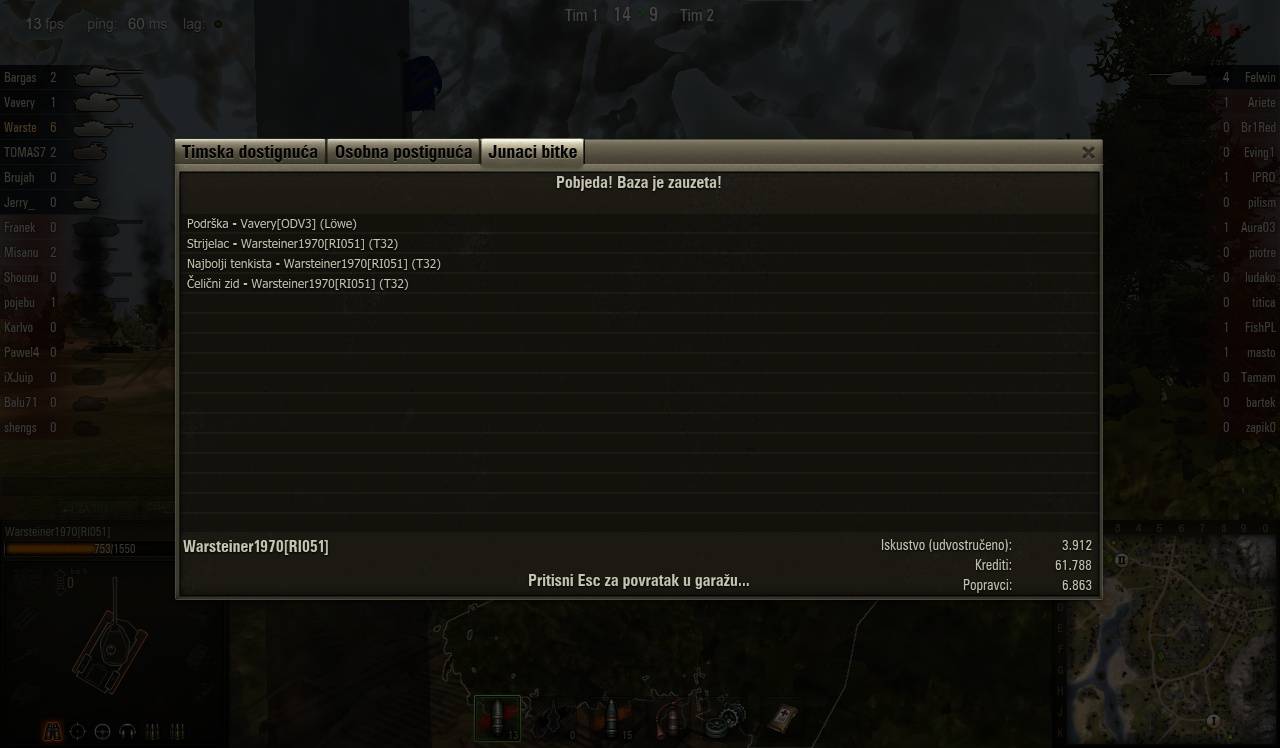This screenshot has height=748, width=1280.
Task: Click the binoculars crew icon
Action: coord(52,731)
